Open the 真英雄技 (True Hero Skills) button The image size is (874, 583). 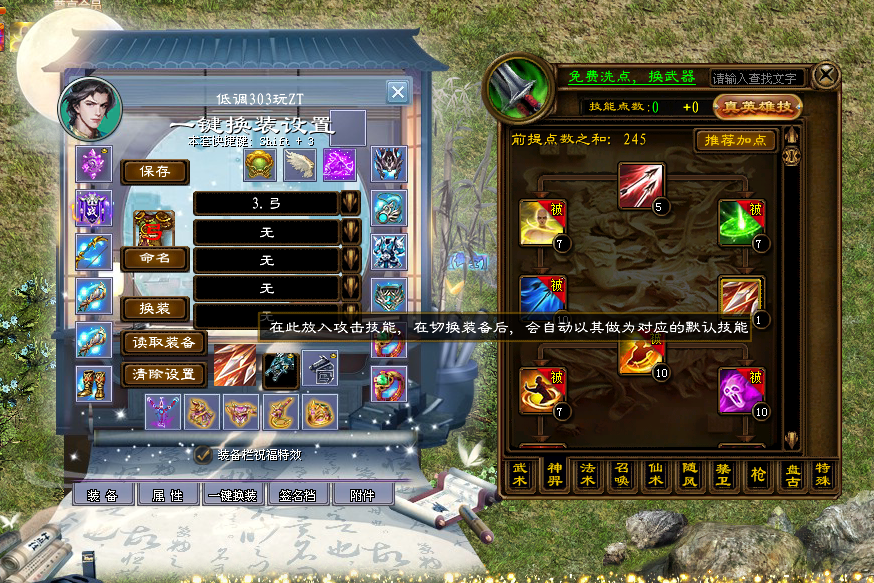pyautogui.click(x=757, y=106)
